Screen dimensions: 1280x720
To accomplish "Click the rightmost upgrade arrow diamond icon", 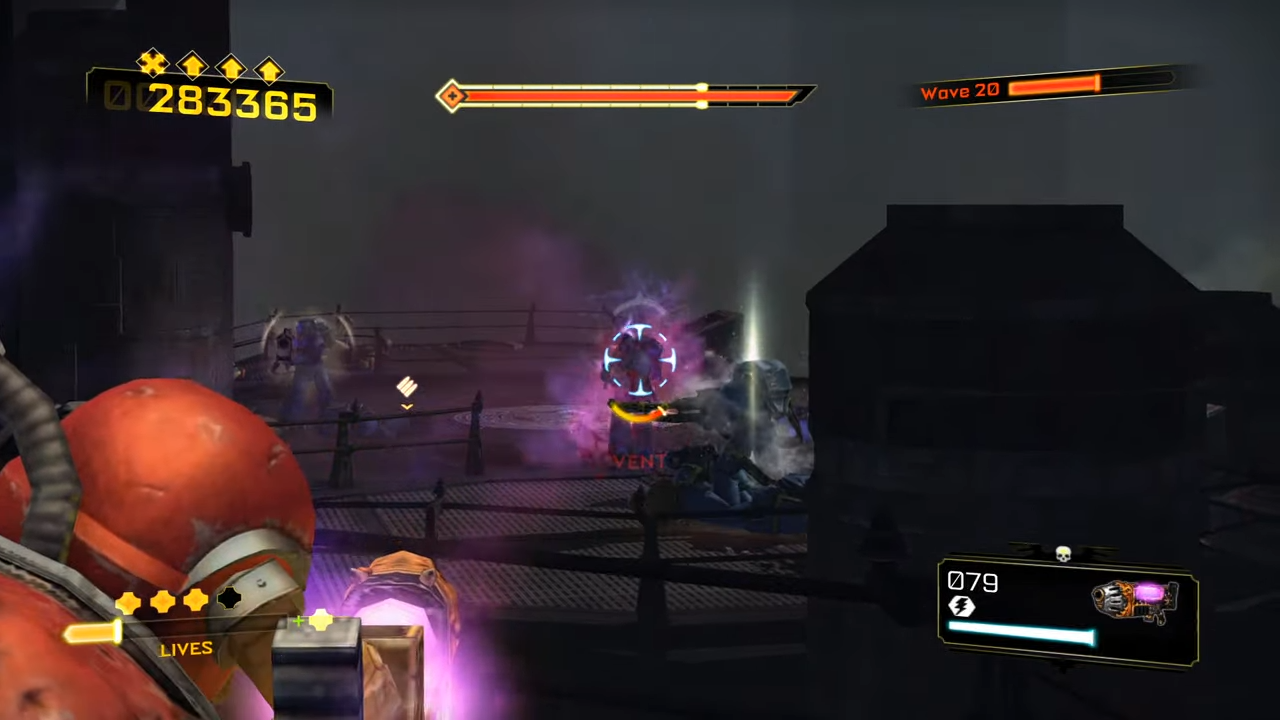I will coord(269,69).
